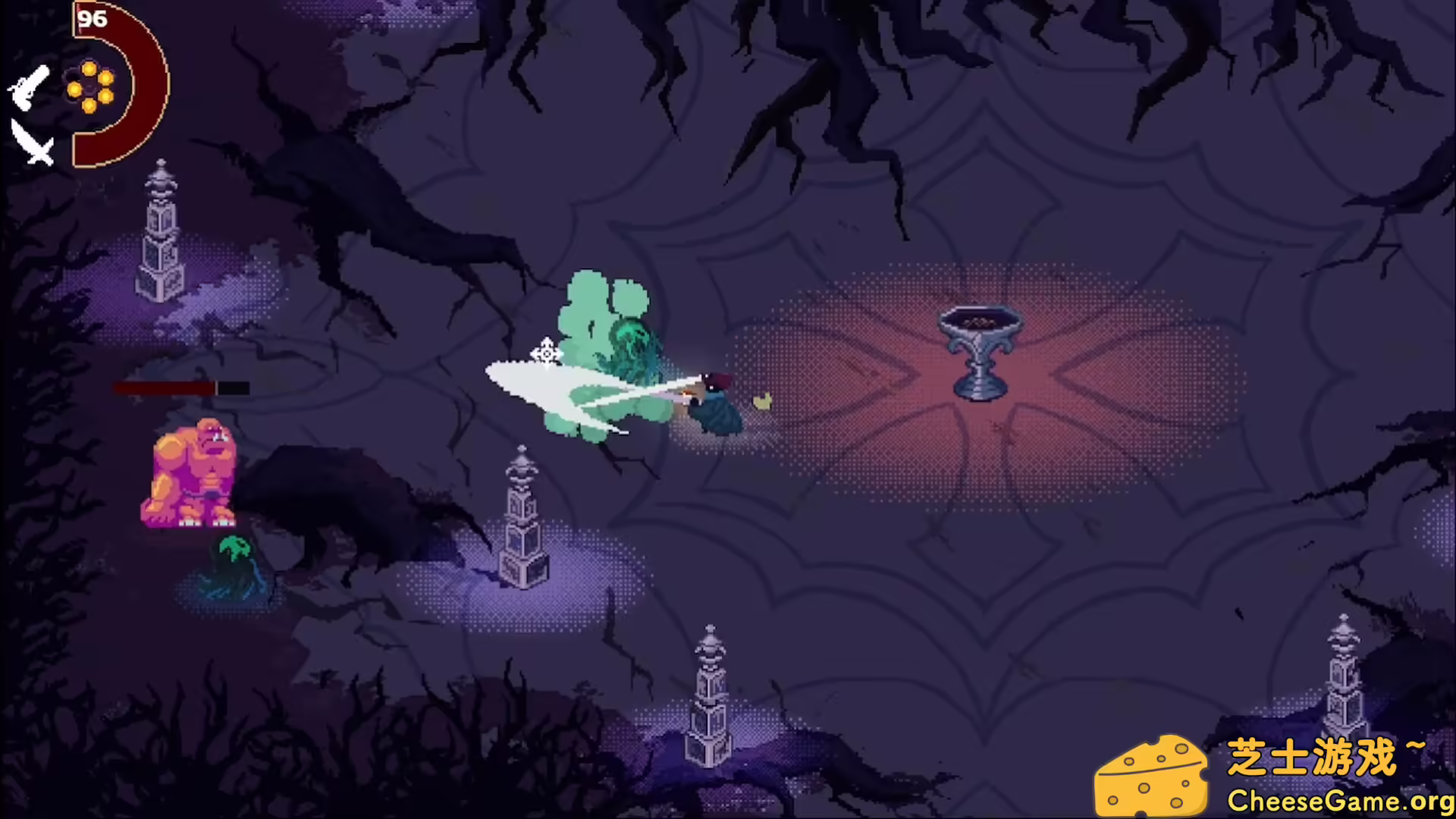This screenshot has width=1456, height=819.
Task: Click the obelisk tower below the player
Action: (522, 523)
